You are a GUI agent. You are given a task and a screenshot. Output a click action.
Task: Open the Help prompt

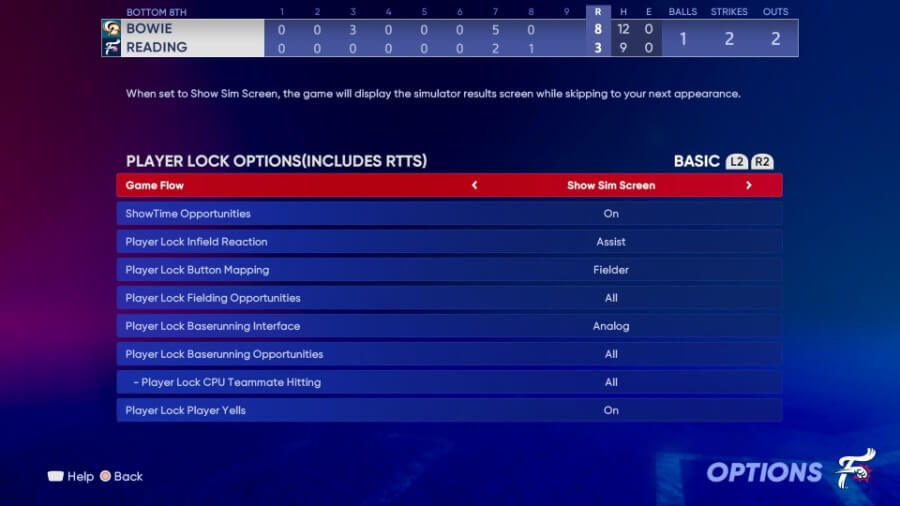(71, 476)
